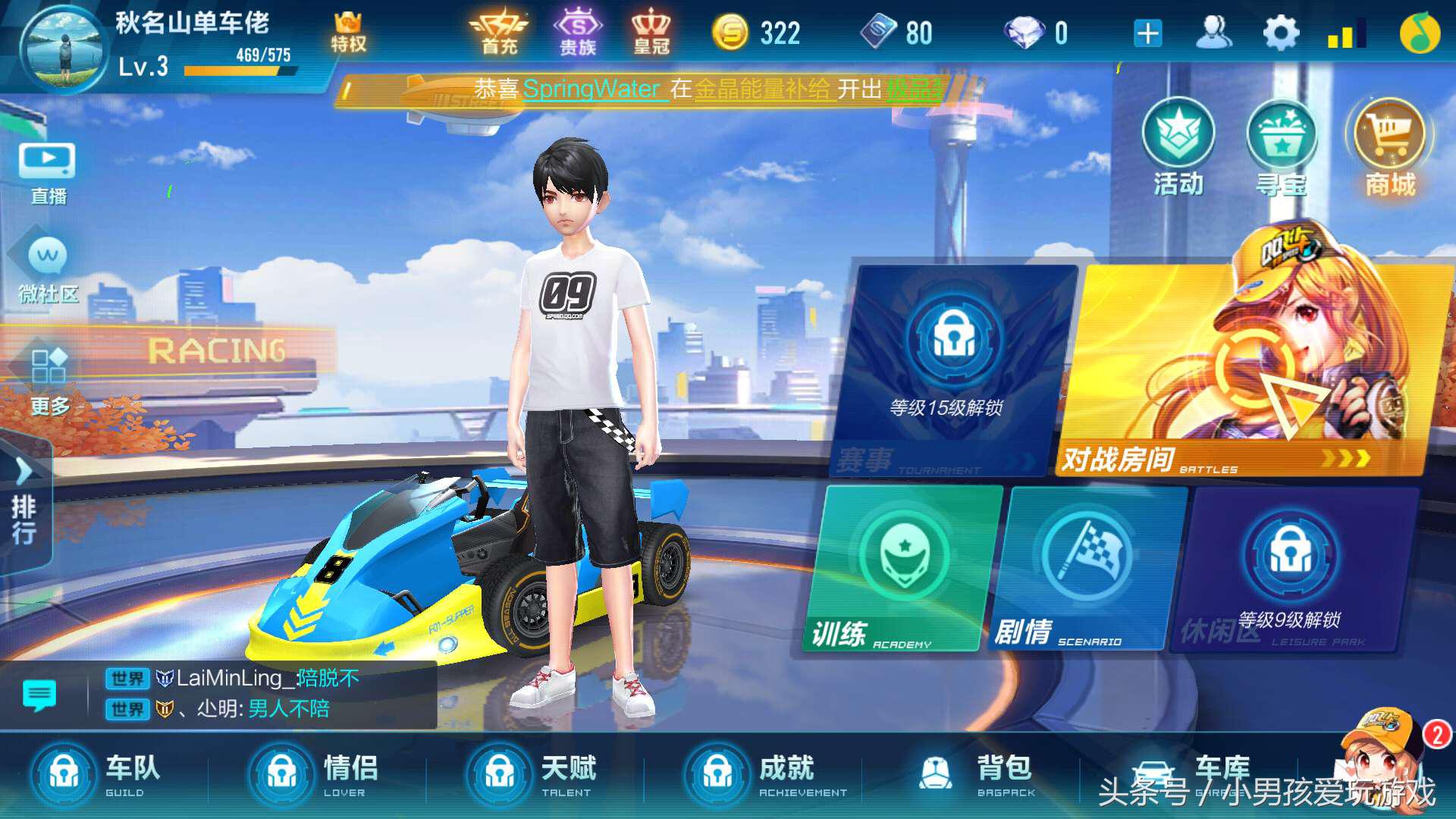
Task: Switch to the 车队 guild tab
Action: [99, 773]
